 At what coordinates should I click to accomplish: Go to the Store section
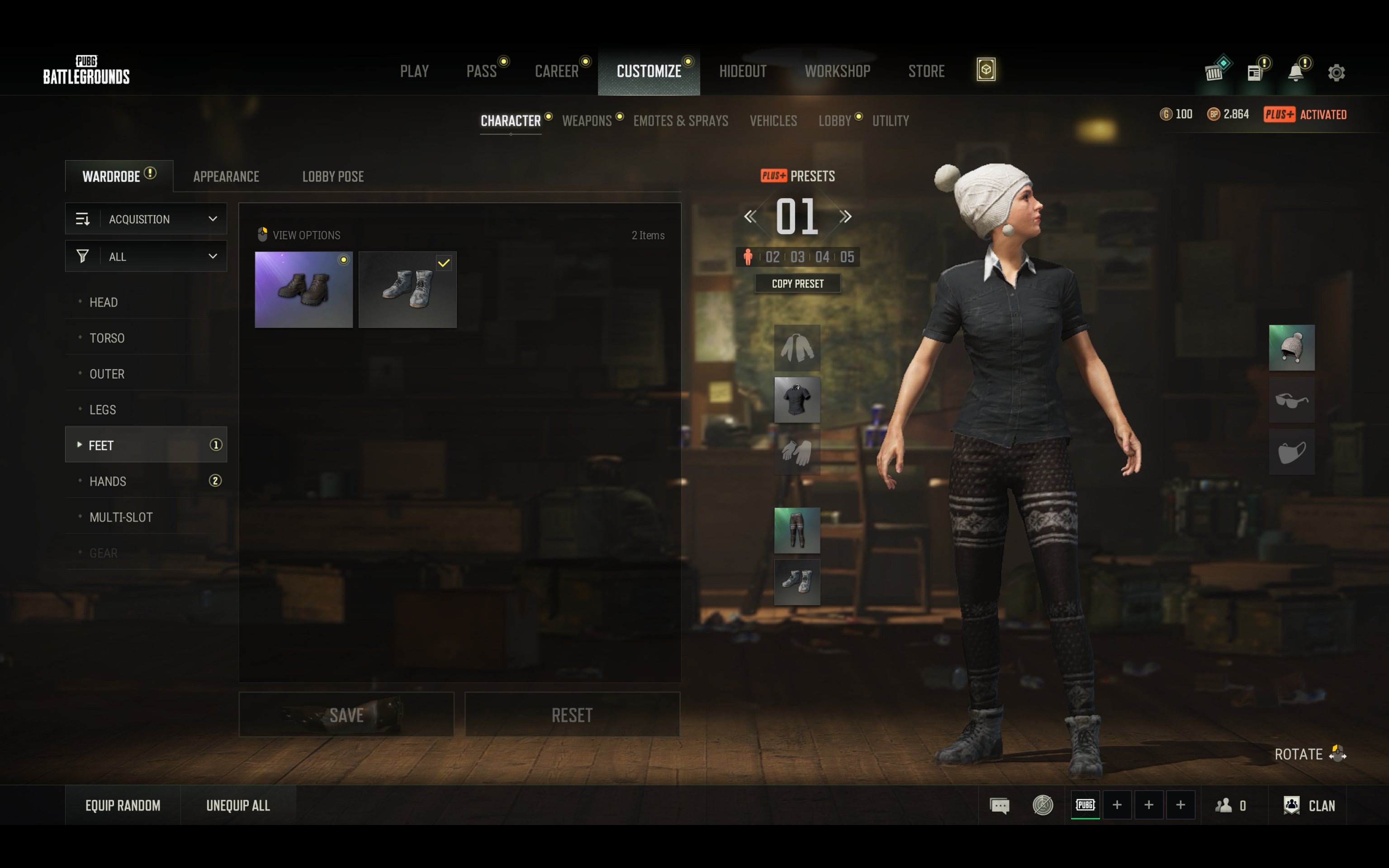(926, 71)
